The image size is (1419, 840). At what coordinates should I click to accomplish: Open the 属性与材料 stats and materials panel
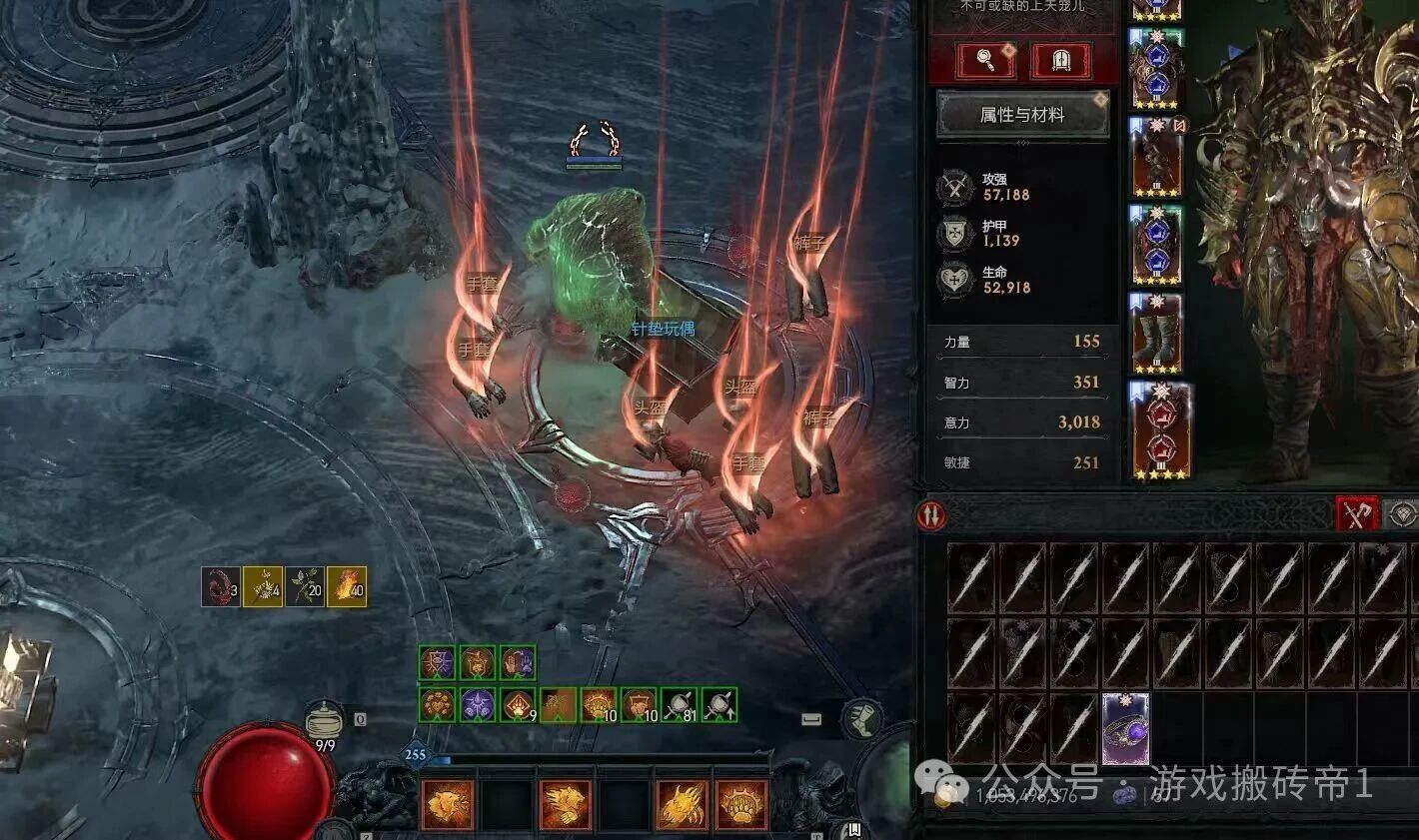(x=1021, y=115)
